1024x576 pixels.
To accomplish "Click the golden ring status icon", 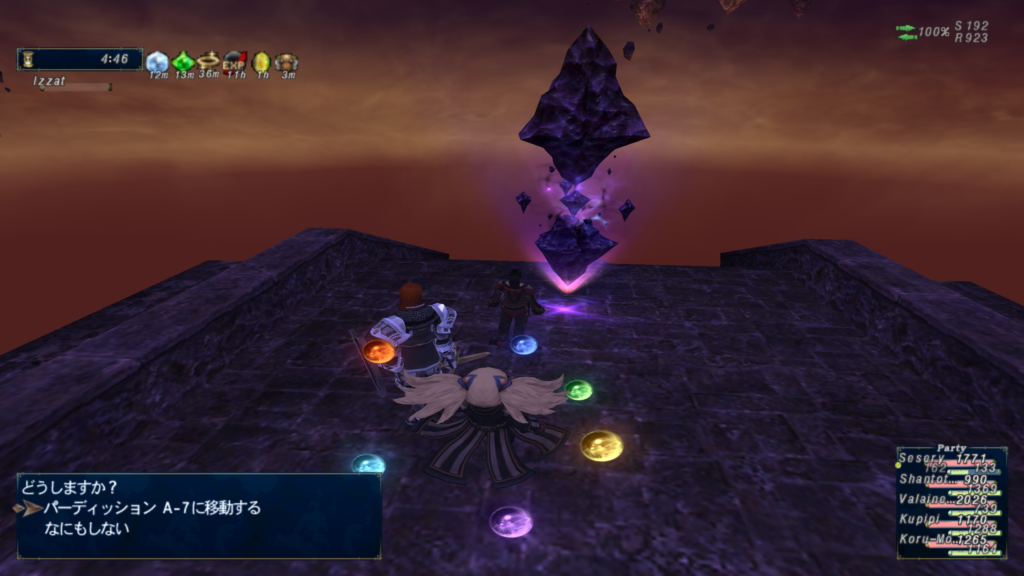I will tap(209, 62).
